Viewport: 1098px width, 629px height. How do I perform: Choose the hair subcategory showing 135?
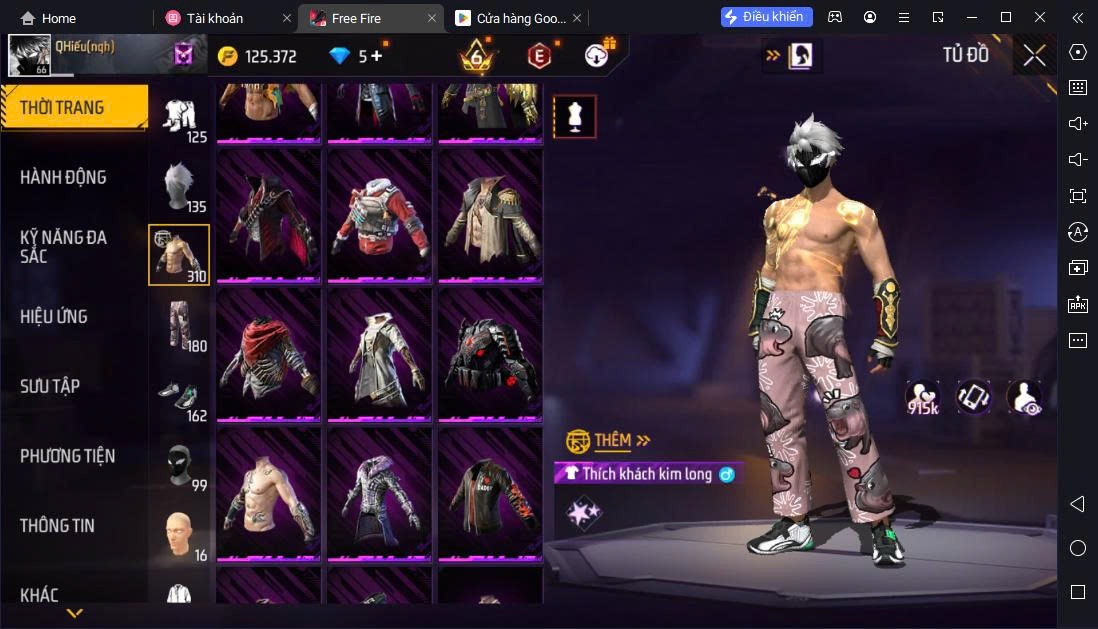pyautogui.click(x=180, y=187)
